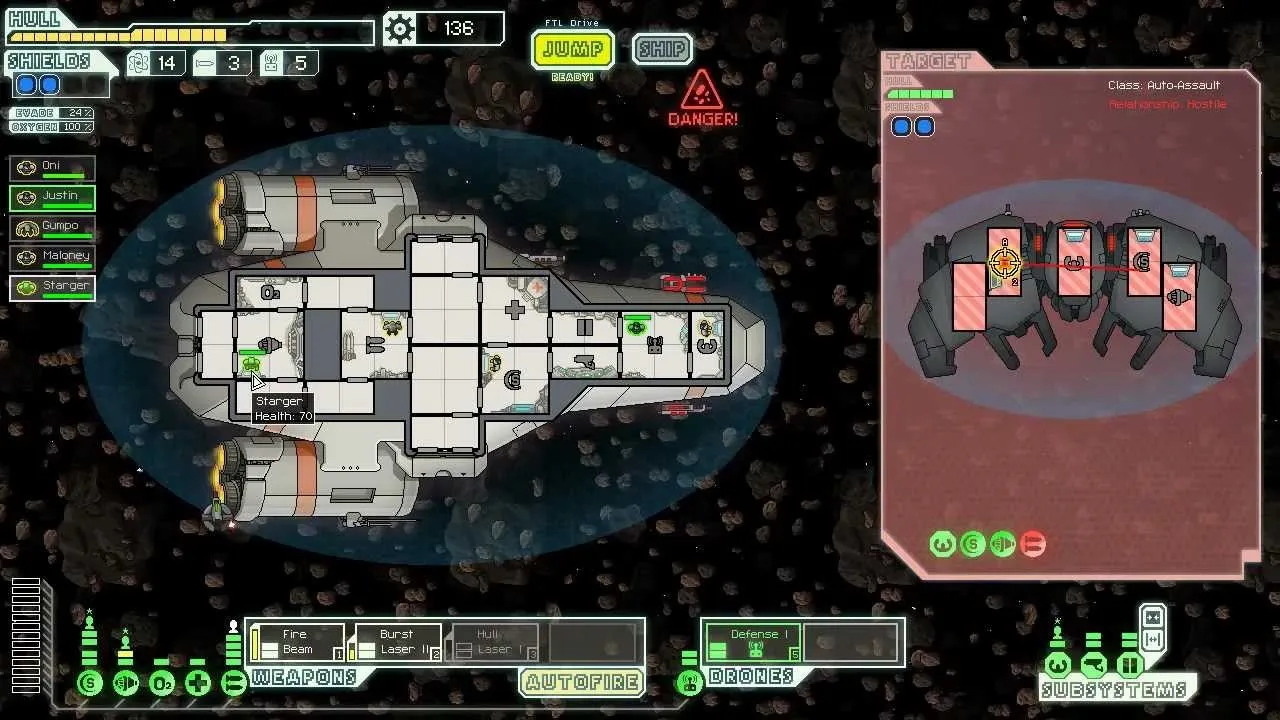Click the engines system icon
Viewport: 1280px width, 720px height.
tap(126, 684)
